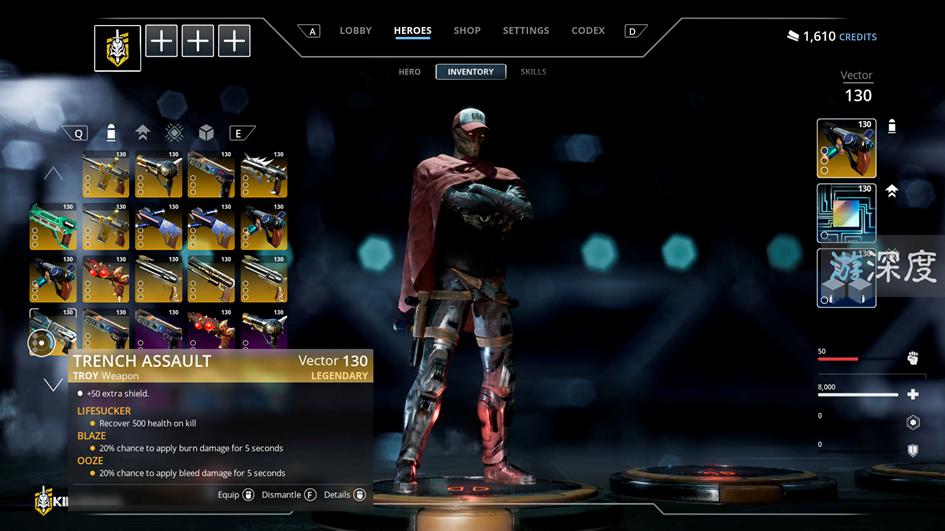Select the equipped weapon slot
945x531 pixels.
pyautogui.click(x=846, y=148)
